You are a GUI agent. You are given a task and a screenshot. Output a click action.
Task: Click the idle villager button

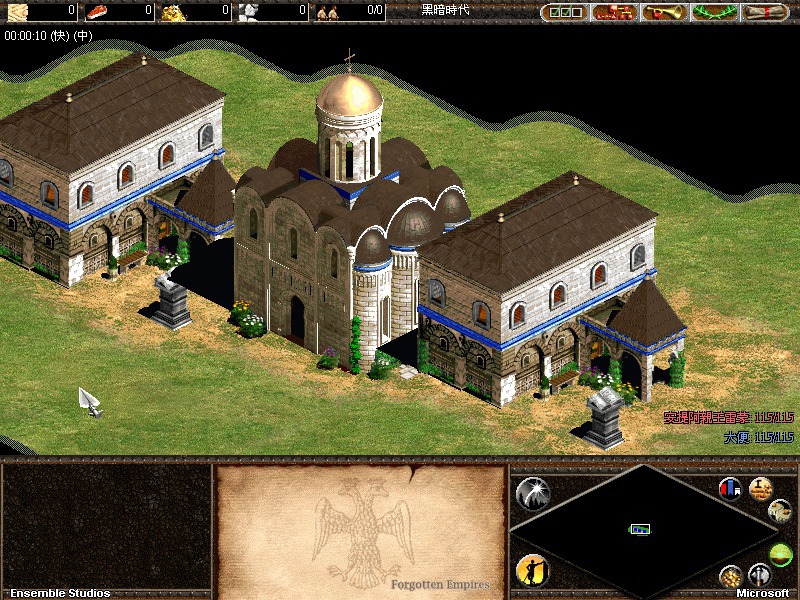pos(532,570)
